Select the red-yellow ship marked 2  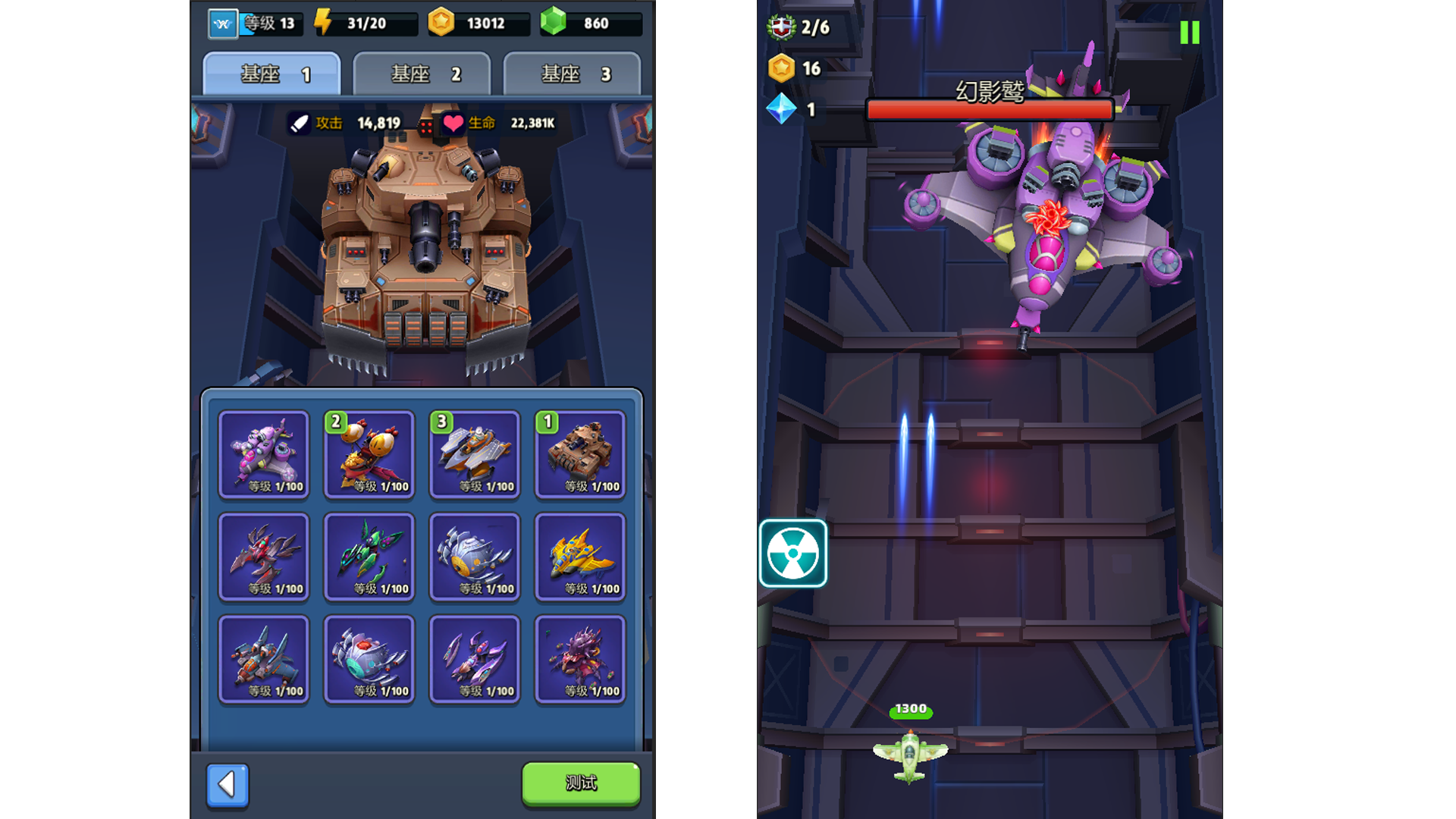369,454
